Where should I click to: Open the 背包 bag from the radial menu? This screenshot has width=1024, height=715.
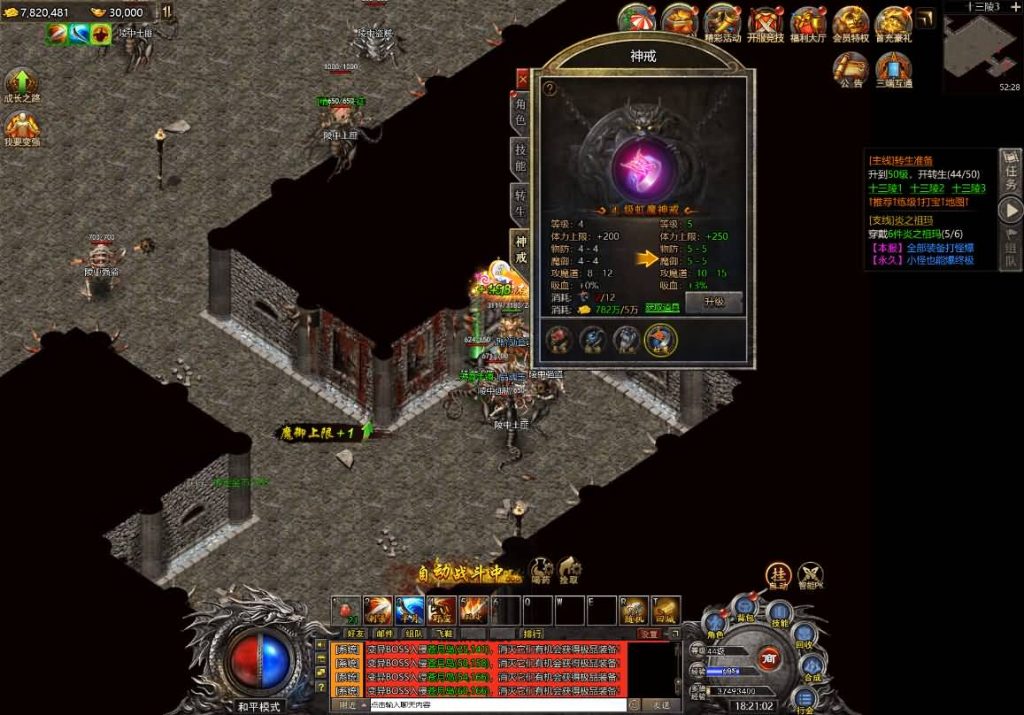click(744, 606)
